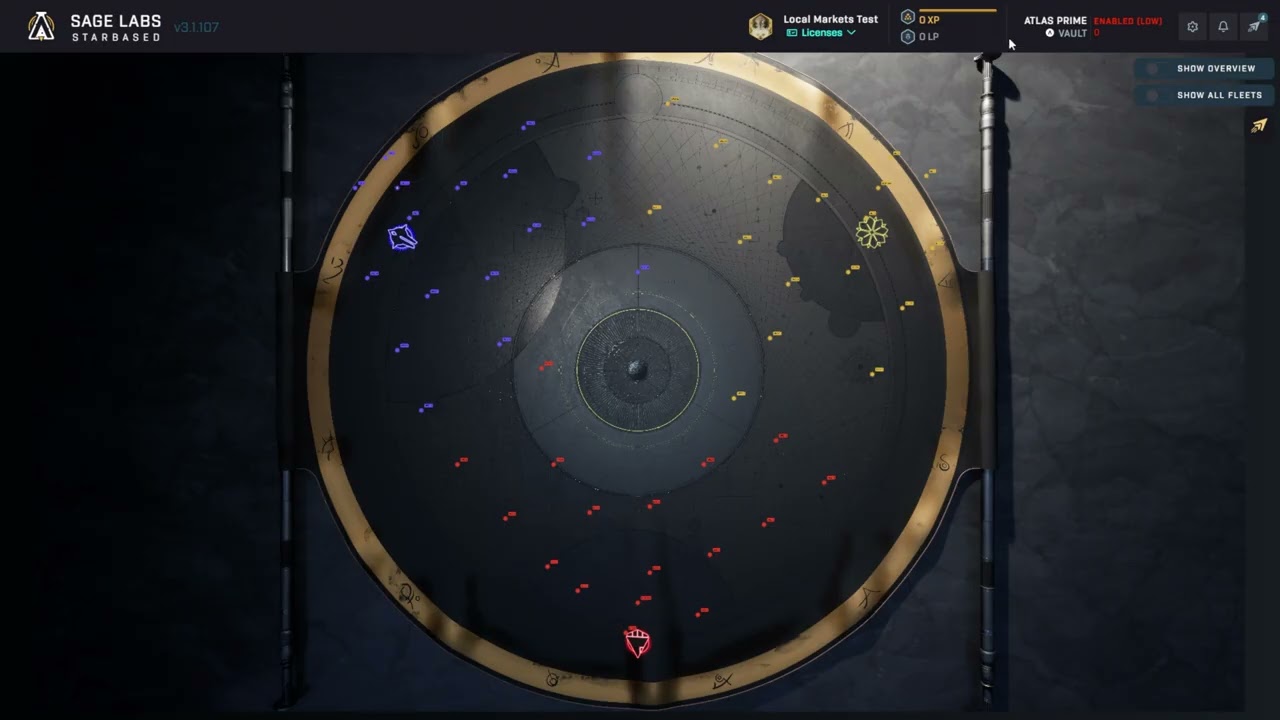The image size is (1280, 720).
Task: Click the fleet icon with badge count 4
Action: pos(1254,26)
